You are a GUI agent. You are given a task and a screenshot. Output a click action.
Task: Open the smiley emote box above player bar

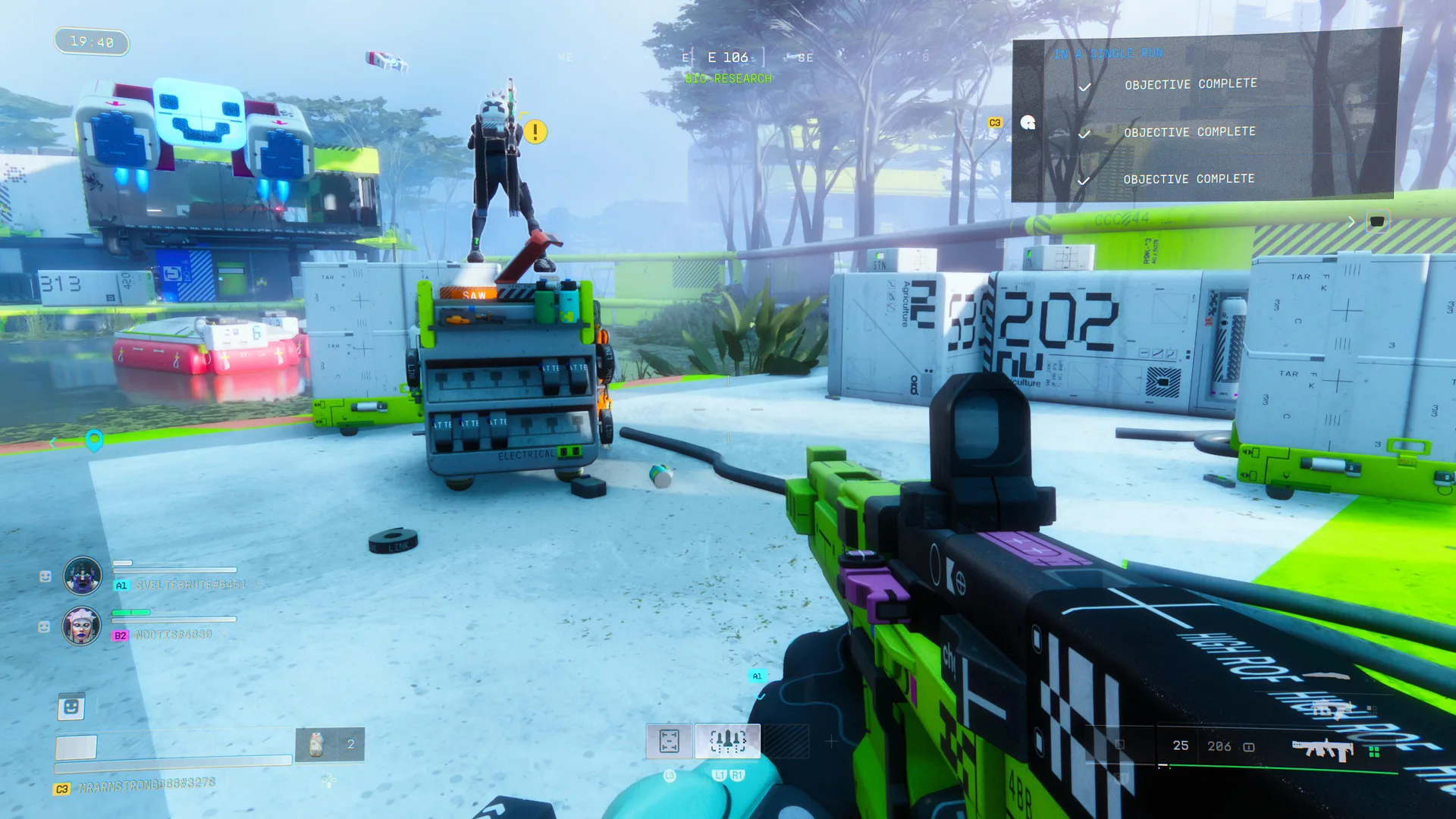71,707
